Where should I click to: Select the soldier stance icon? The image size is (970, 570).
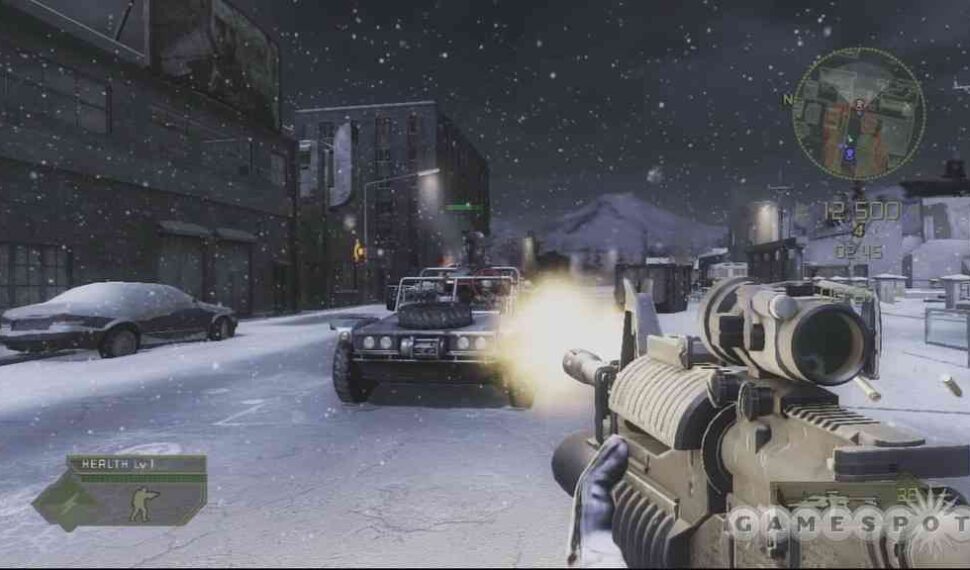[x=144, y=503]
